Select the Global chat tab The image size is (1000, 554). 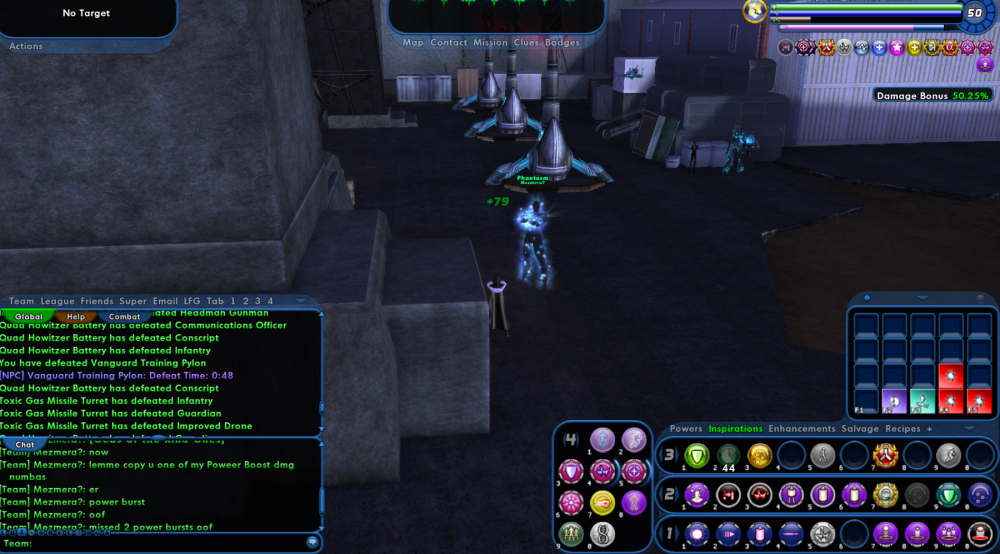(29, 317)
